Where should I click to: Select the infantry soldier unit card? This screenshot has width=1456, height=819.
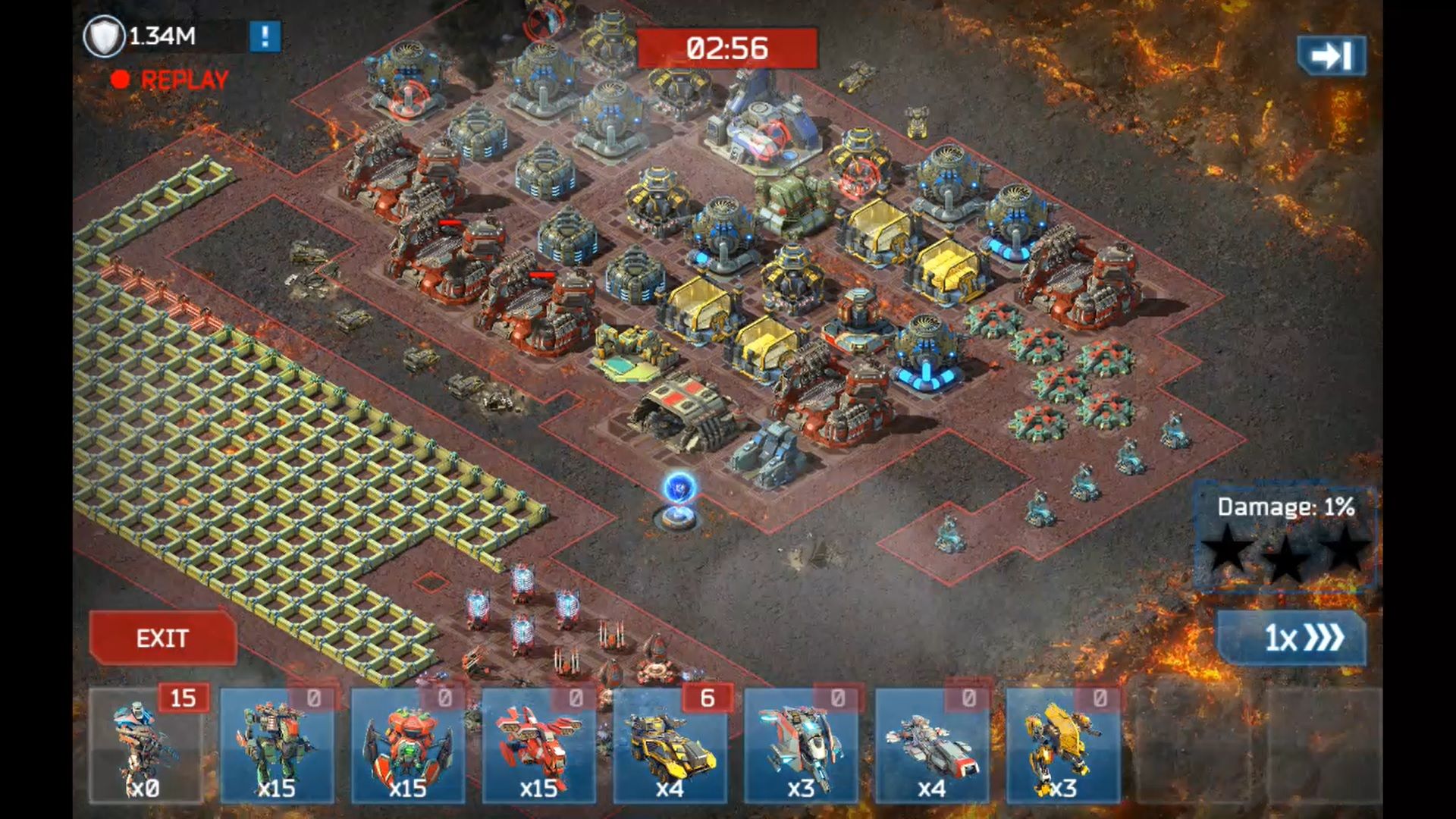pos(146,745)
